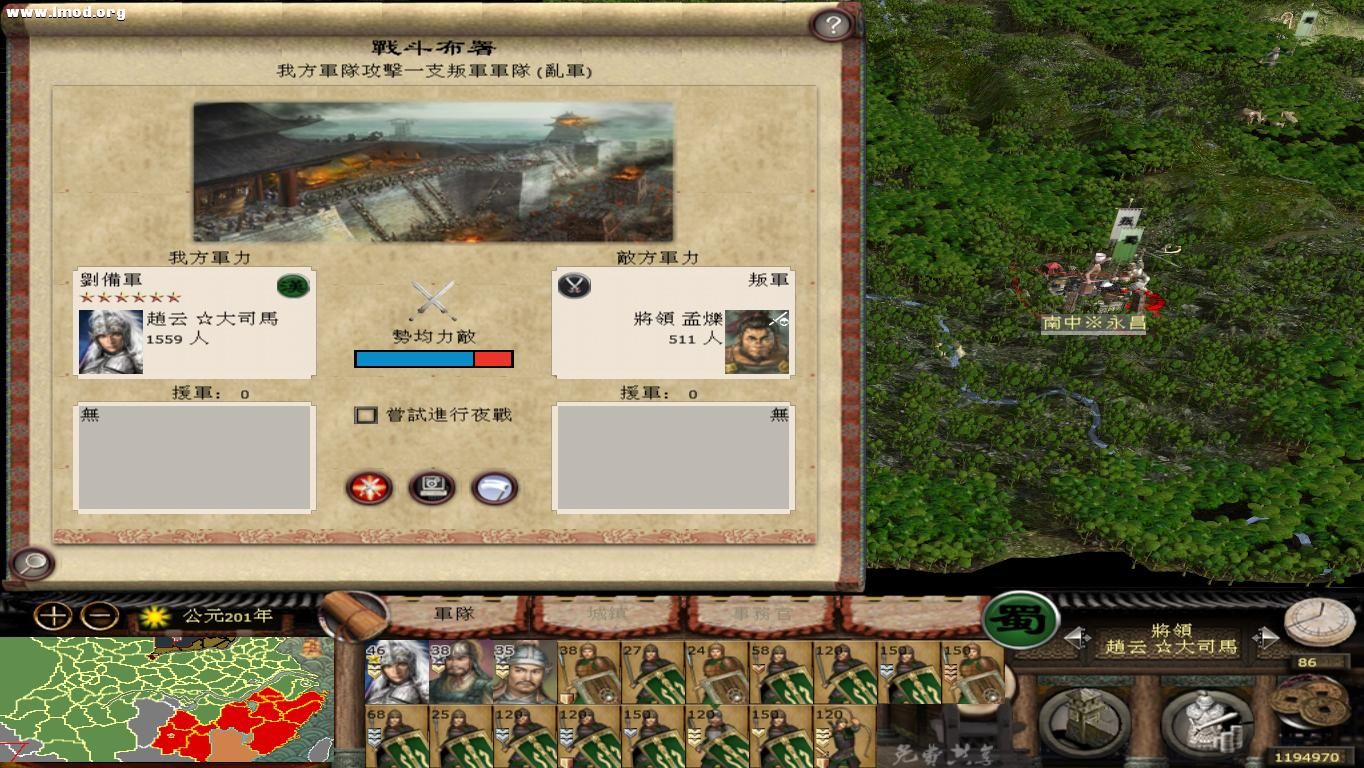
Task: Click the magnifying glass on the scroll corner
Action: click(33, 564)
